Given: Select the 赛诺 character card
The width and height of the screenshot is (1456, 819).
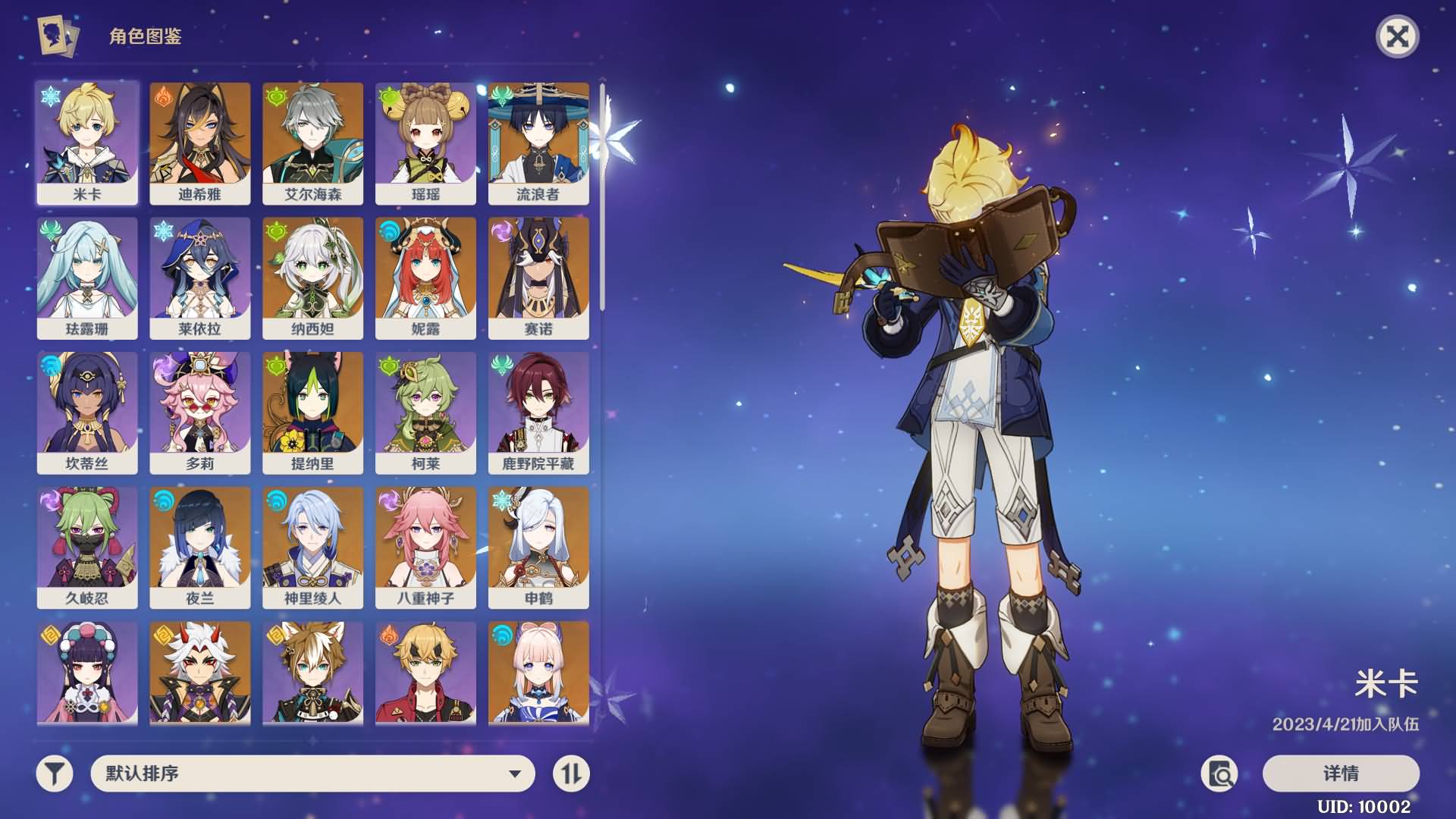Looking at the screenshot, I should pyautogui.click(x=538, y=278).
